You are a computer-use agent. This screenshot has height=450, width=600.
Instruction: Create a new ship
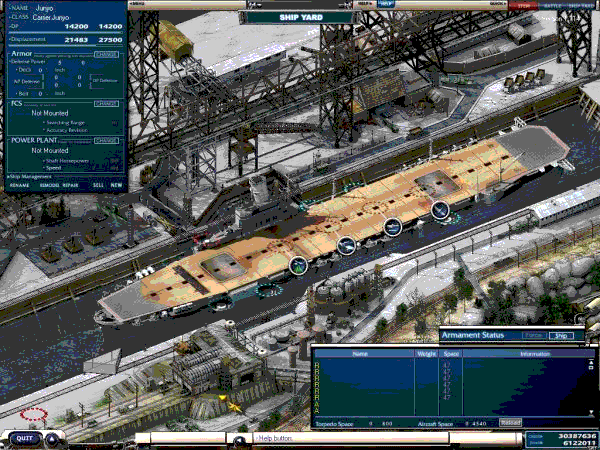point(116,185)
